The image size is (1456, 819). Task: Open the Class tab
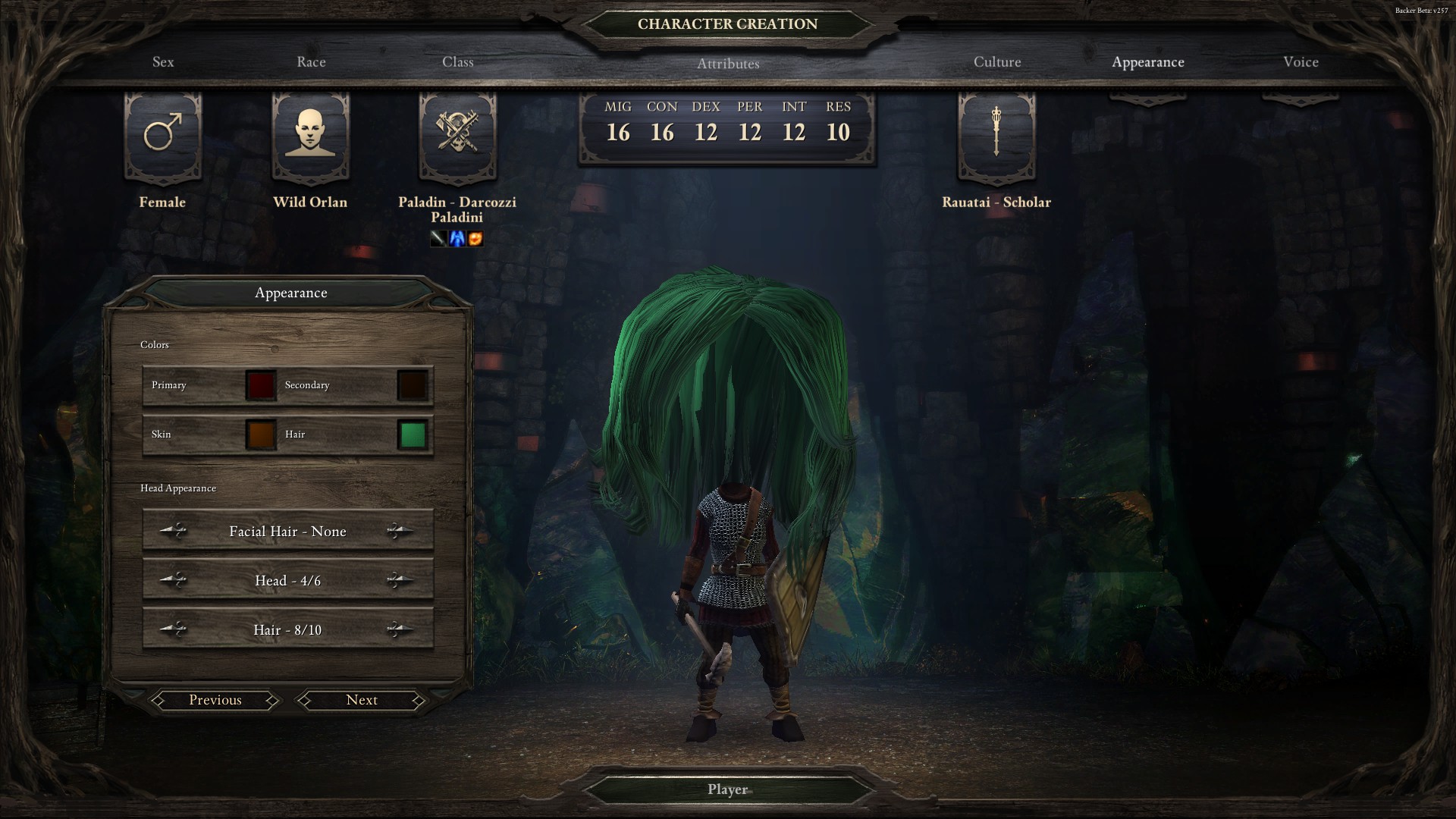point(458,62)
